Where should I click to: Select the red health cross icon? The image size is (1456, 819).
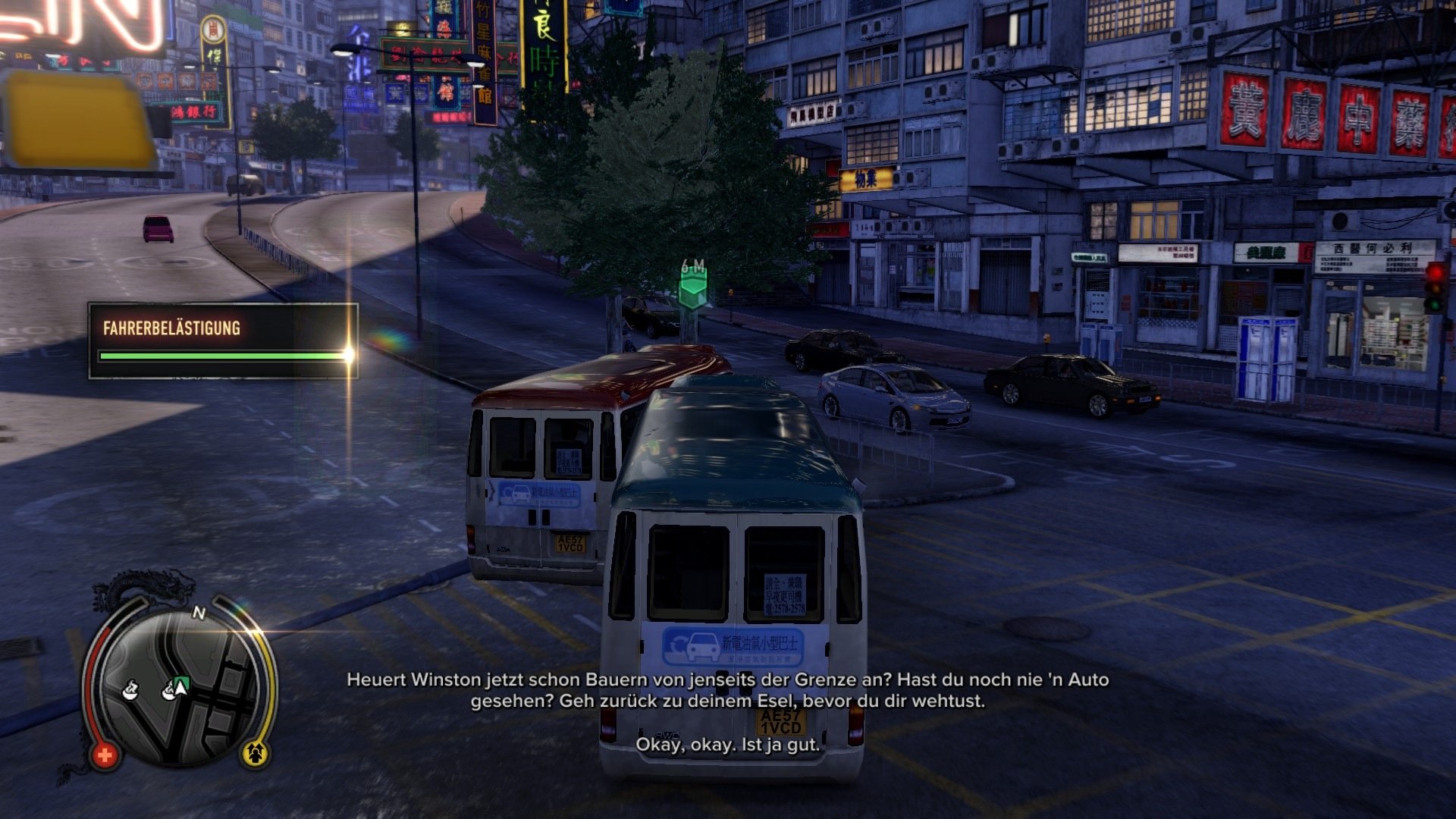pos(105,755)
